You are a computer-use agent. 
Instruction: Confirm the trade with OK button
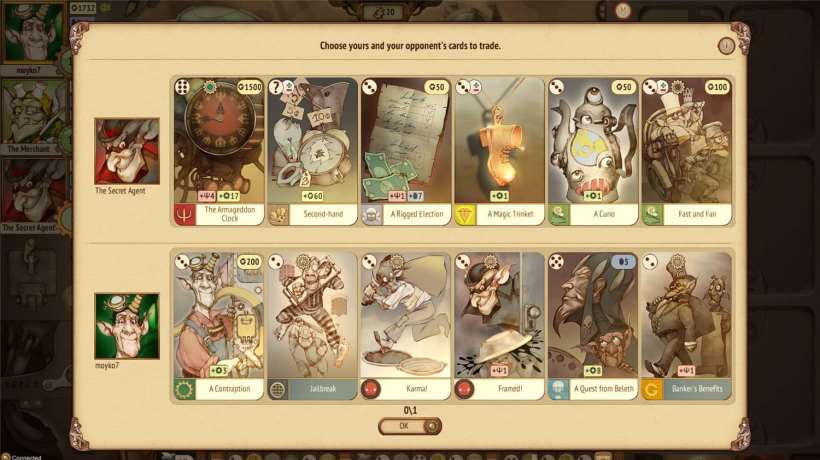(409, 426)
